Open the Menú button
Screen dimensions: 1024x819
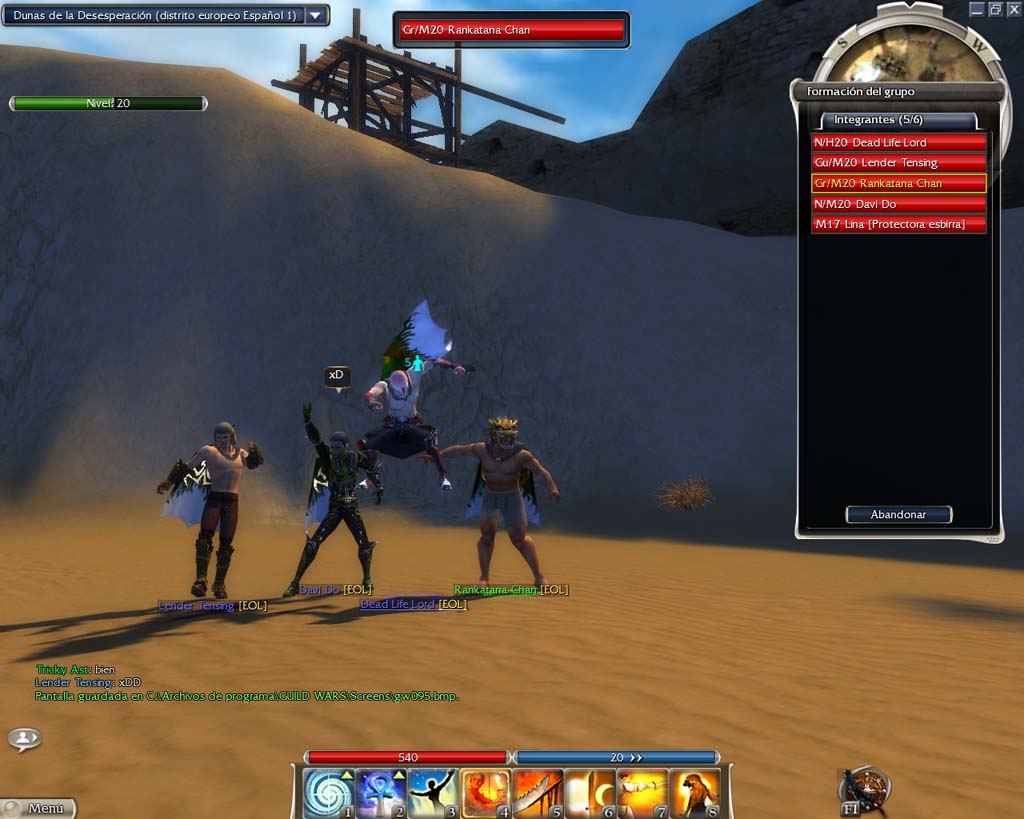pos(40,808)
